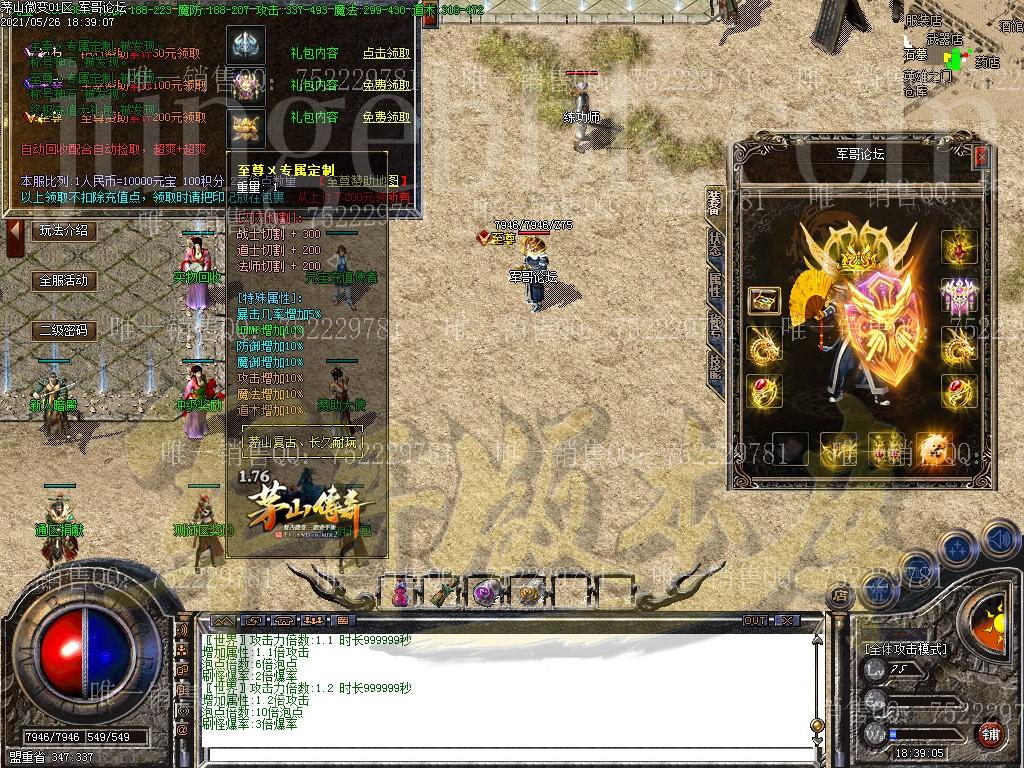Open the 玩法介绍 gameplay intro button

tap(63, 231)
